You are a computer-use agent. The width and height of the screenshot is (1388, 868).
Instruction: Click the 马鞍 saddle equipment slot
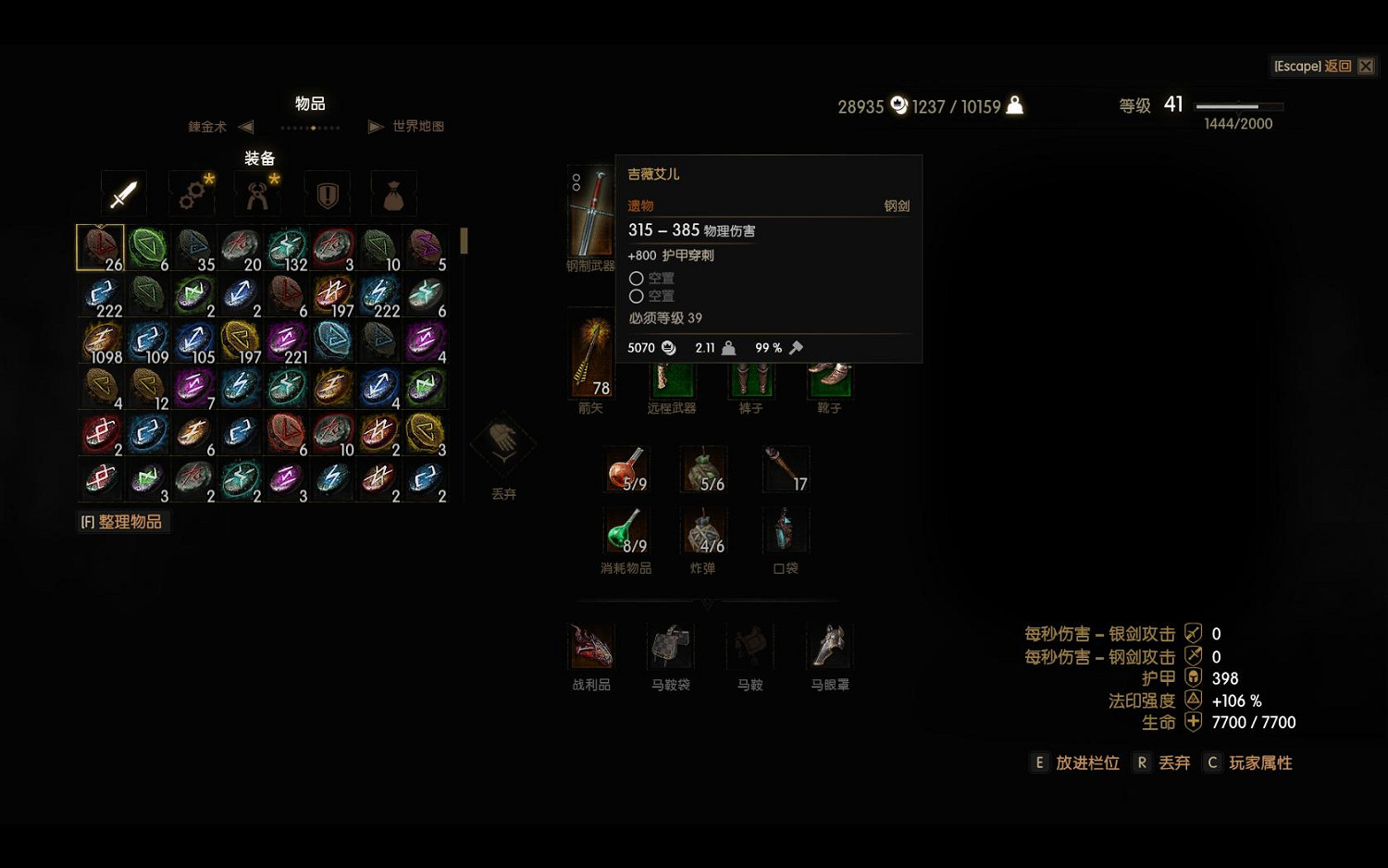tap(749, 646)
